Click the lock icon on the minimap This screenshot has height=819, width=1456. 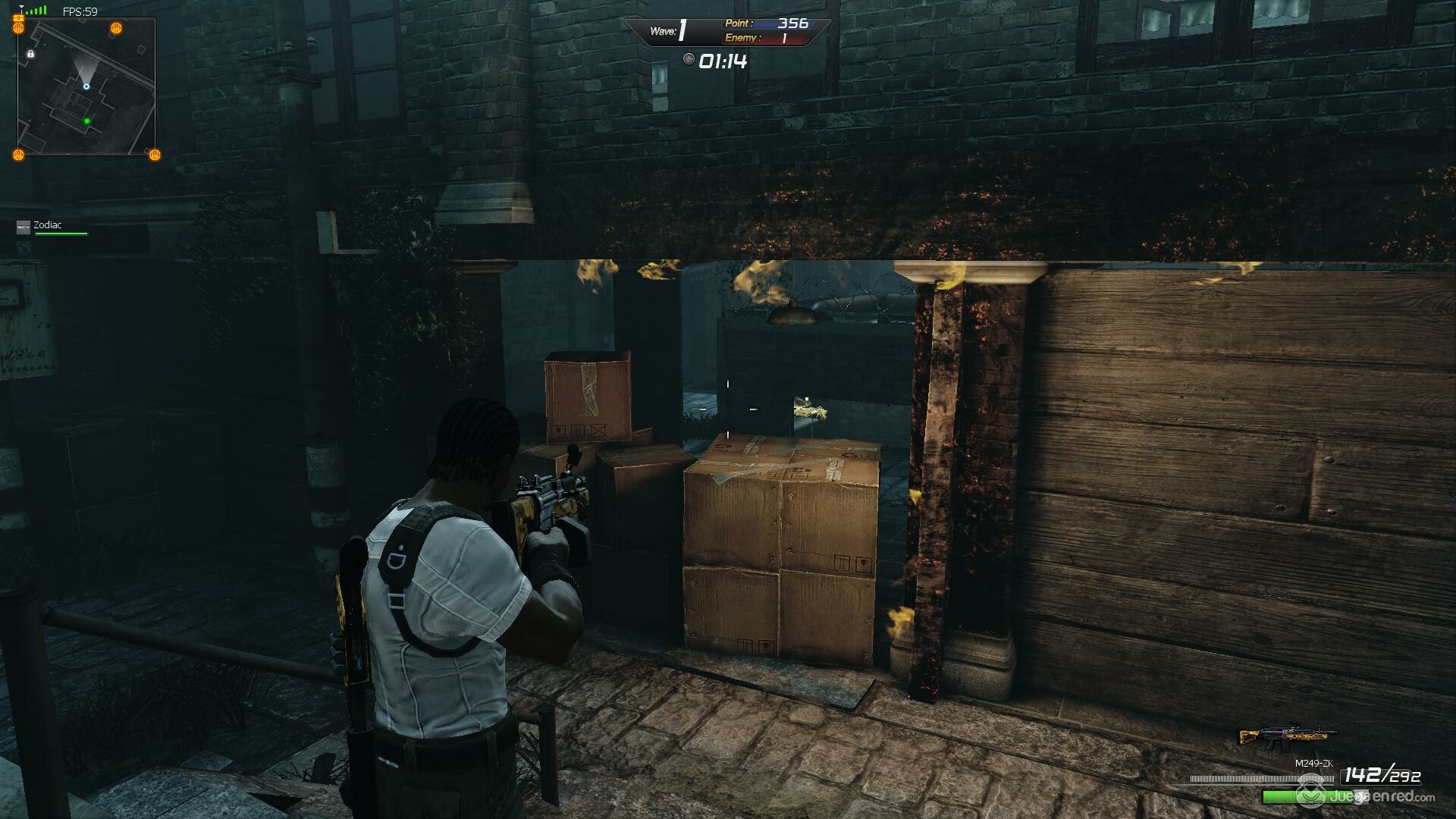[30, 54]
